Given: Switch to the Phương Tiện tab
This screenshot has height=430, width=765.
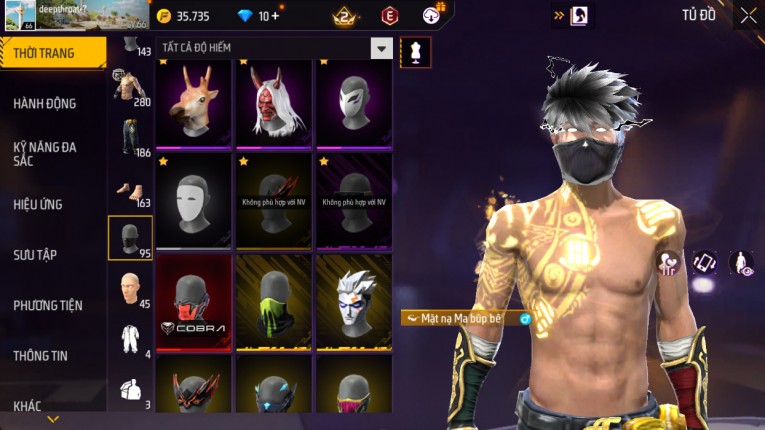Looking at the screenshot, I should pyautogui.click(x=48, y=305).
